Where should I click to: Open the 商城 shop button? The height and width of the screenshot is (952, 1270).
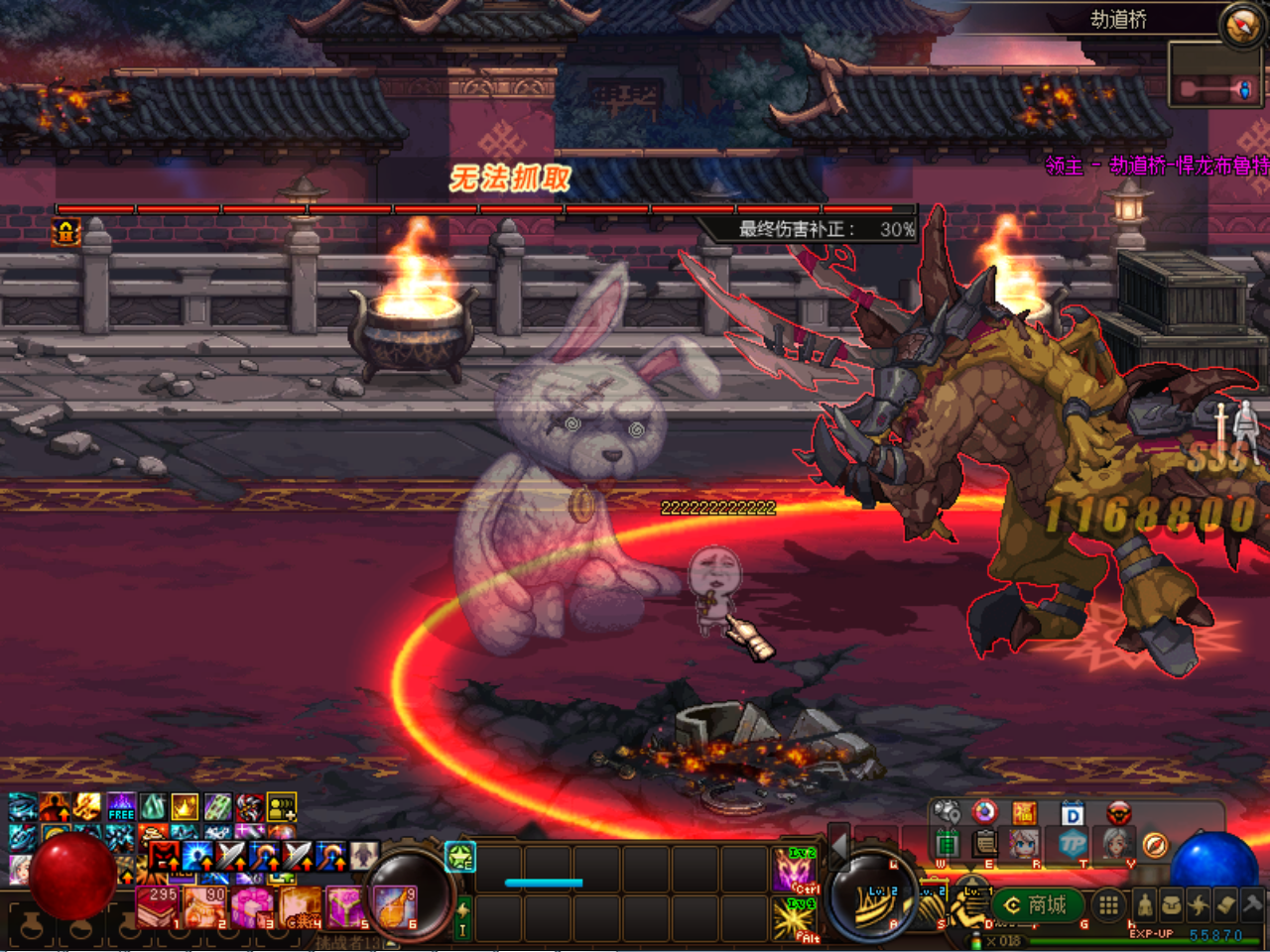click(1036, 904)
